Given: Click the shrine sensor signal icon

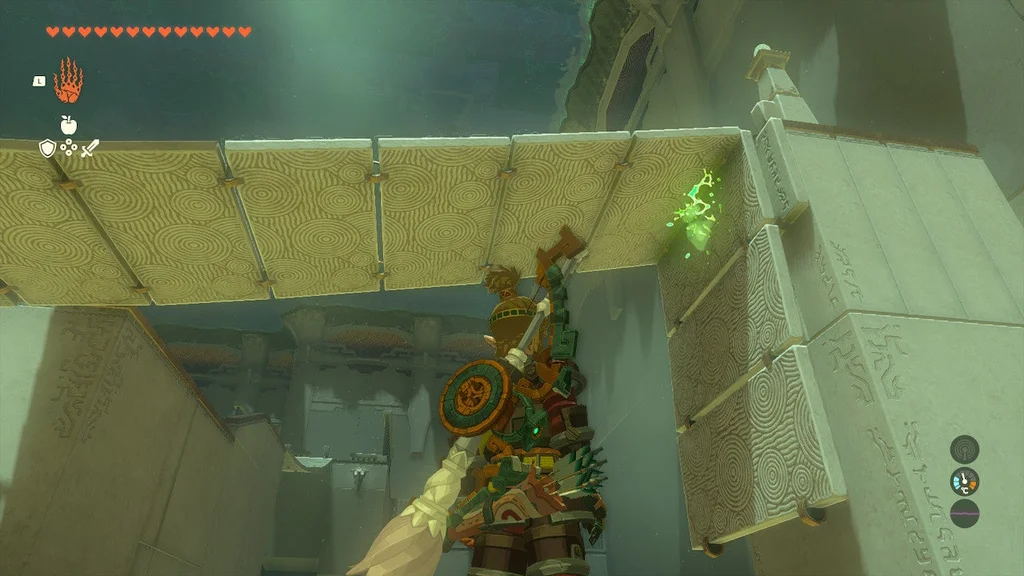Looking at the screenshot, I should 964,448.
